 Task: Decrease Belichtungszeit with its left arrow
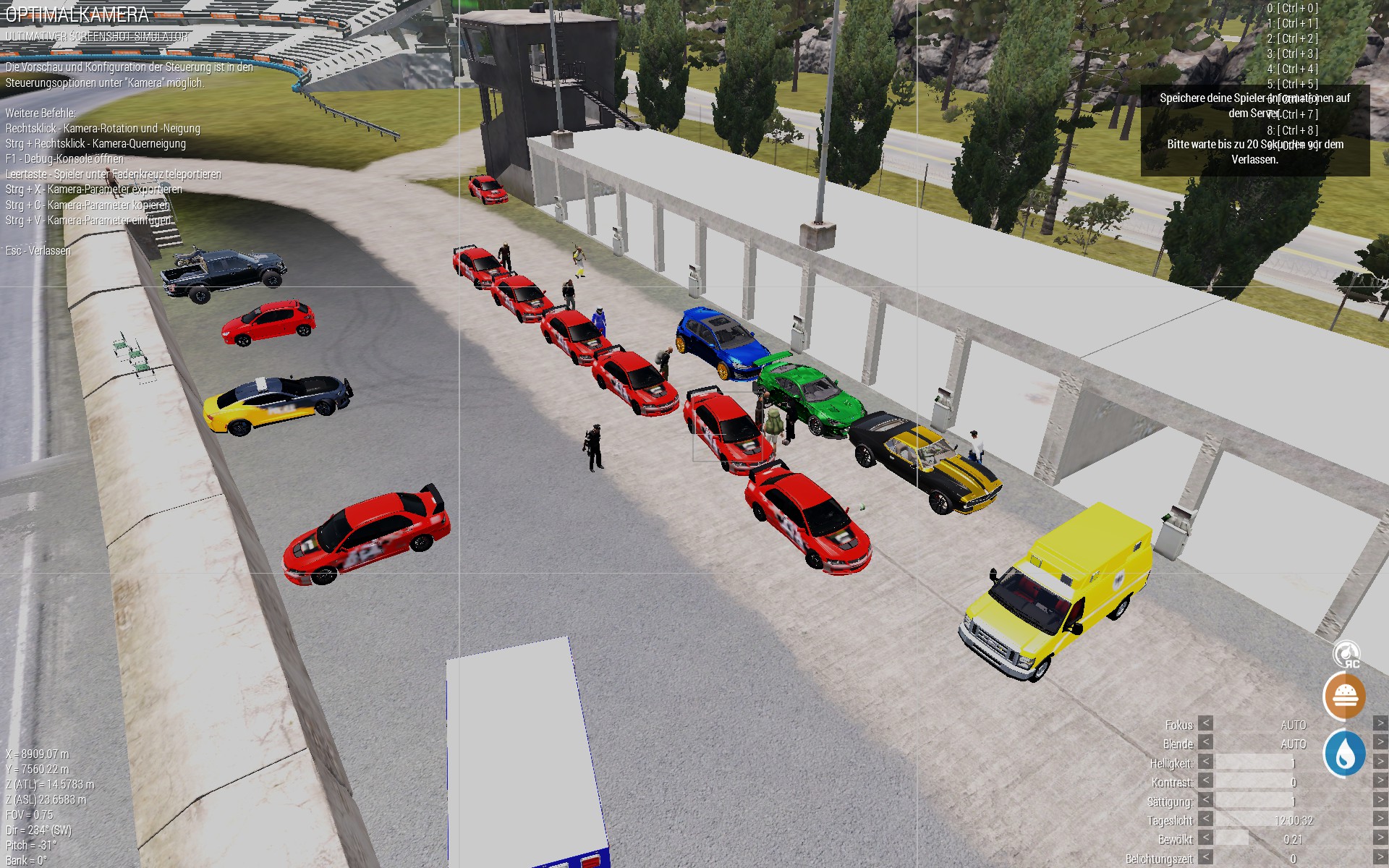[x=1205, y=857]
